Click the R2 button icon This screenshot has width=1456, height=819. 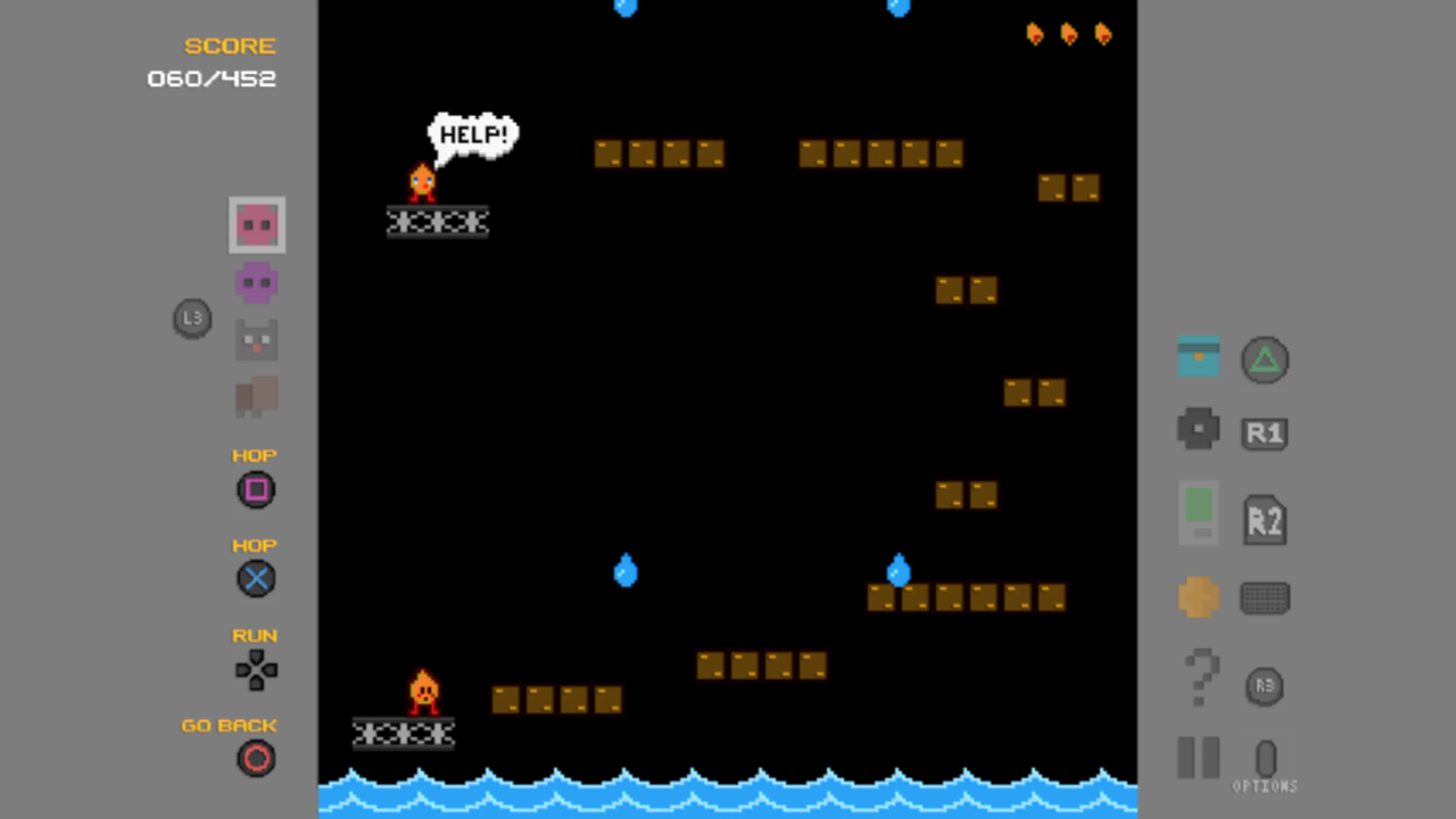point(1265,520)
